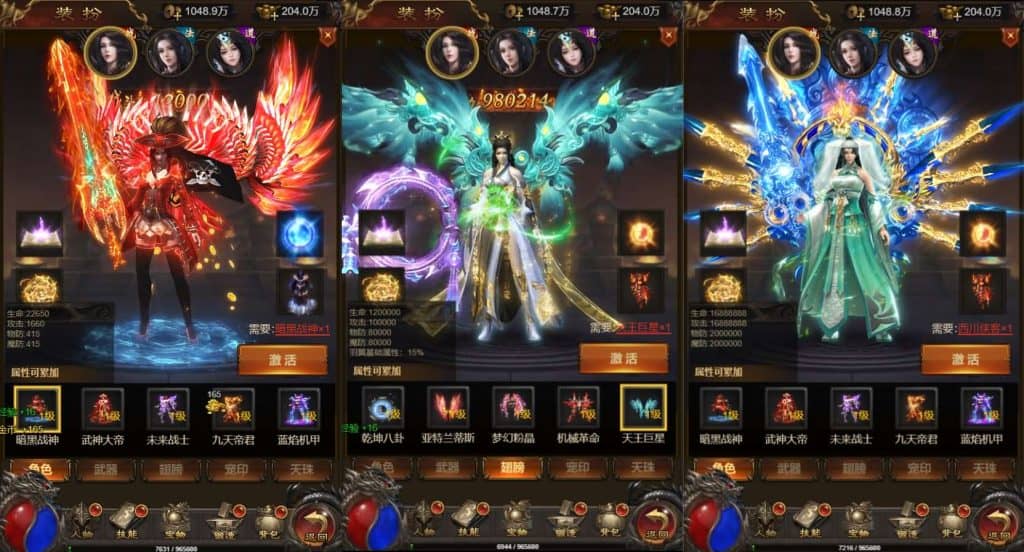Select the 乾坤八卦 costume thumbnail

(382, 408)
